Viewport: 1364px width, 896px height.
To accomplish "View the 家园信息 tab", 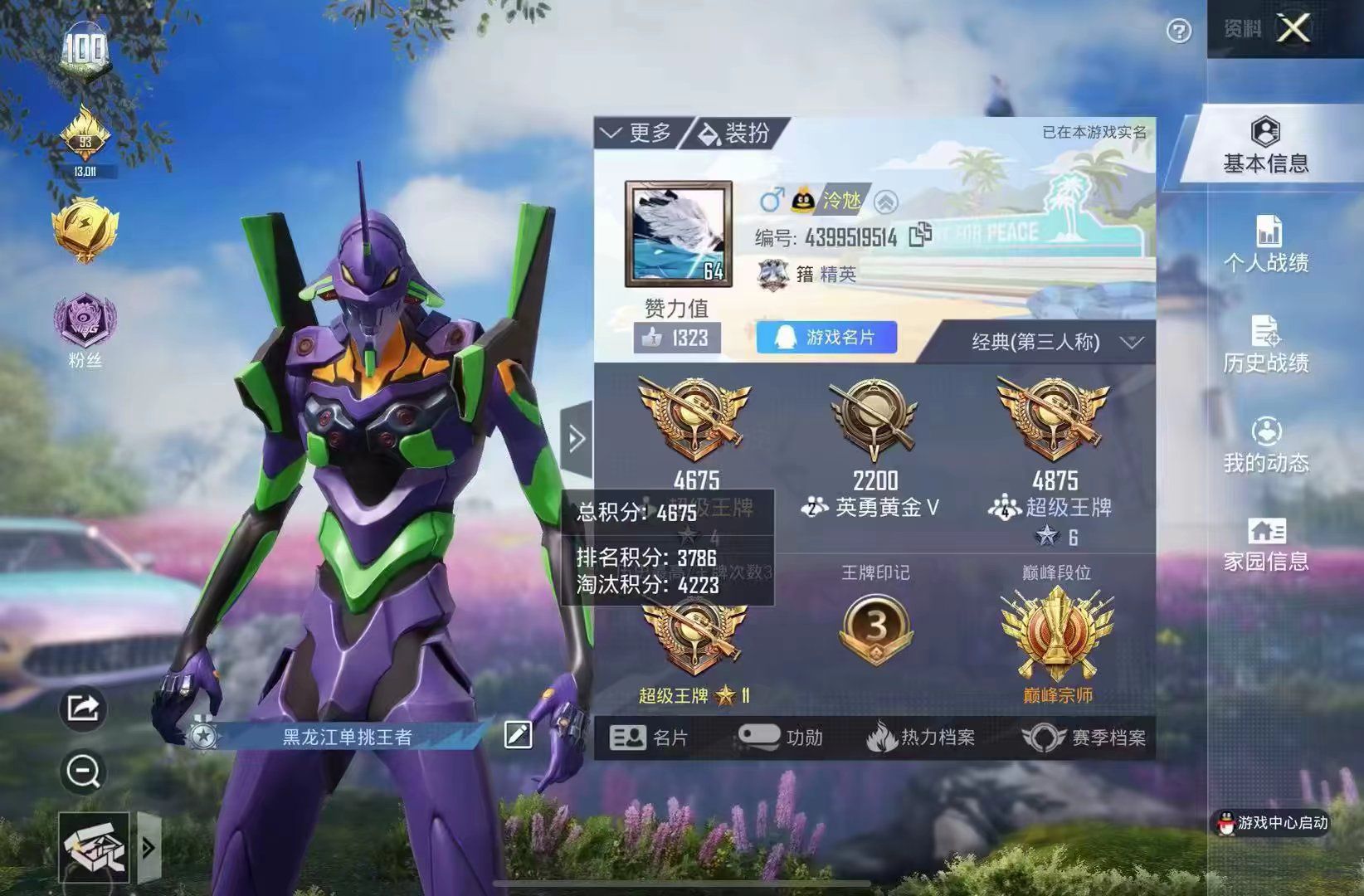I will [1265, 544].
